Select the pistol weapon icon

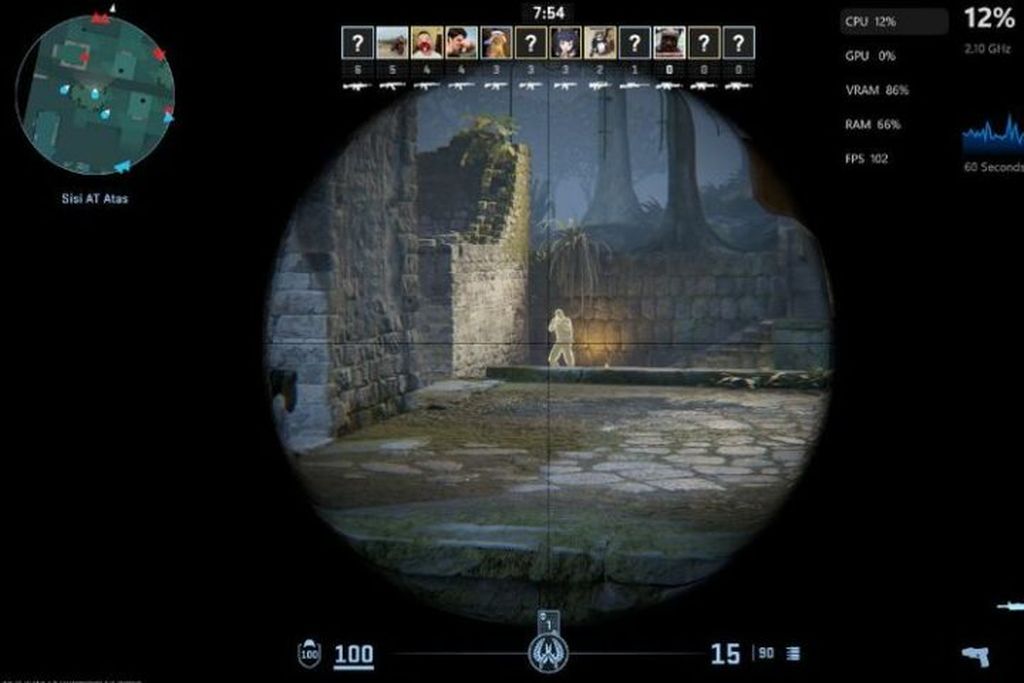click(975, 656)
